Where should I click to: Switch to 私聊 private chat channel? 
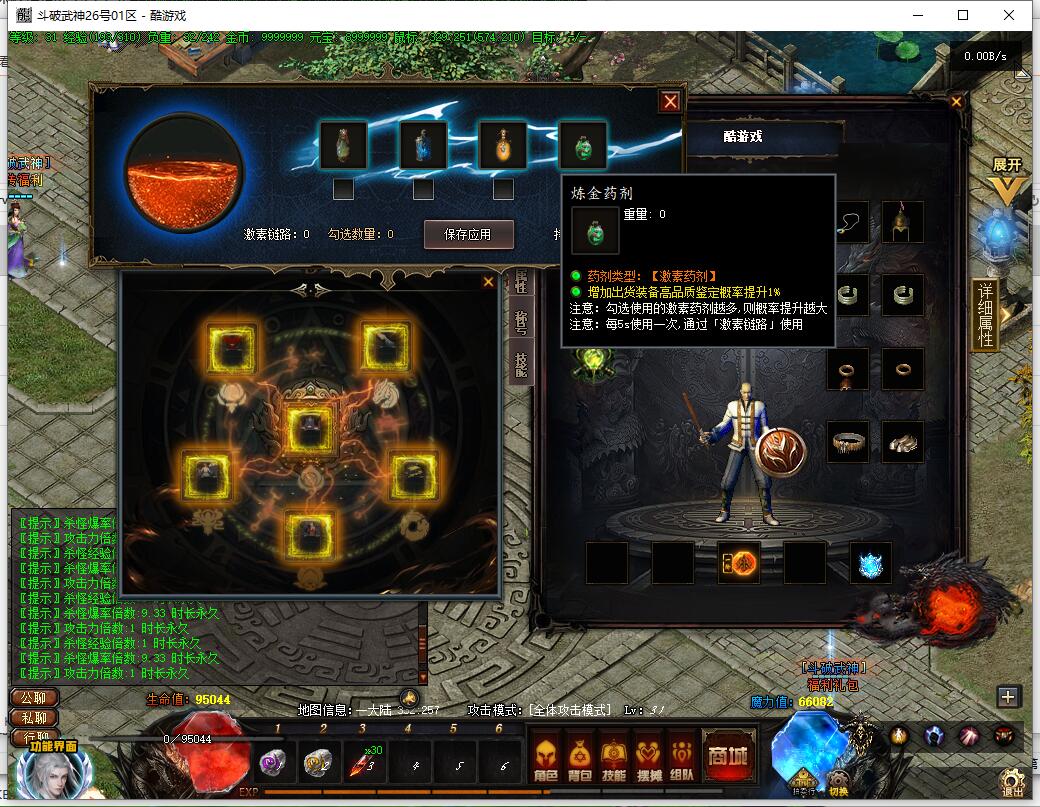click(33, 718)
